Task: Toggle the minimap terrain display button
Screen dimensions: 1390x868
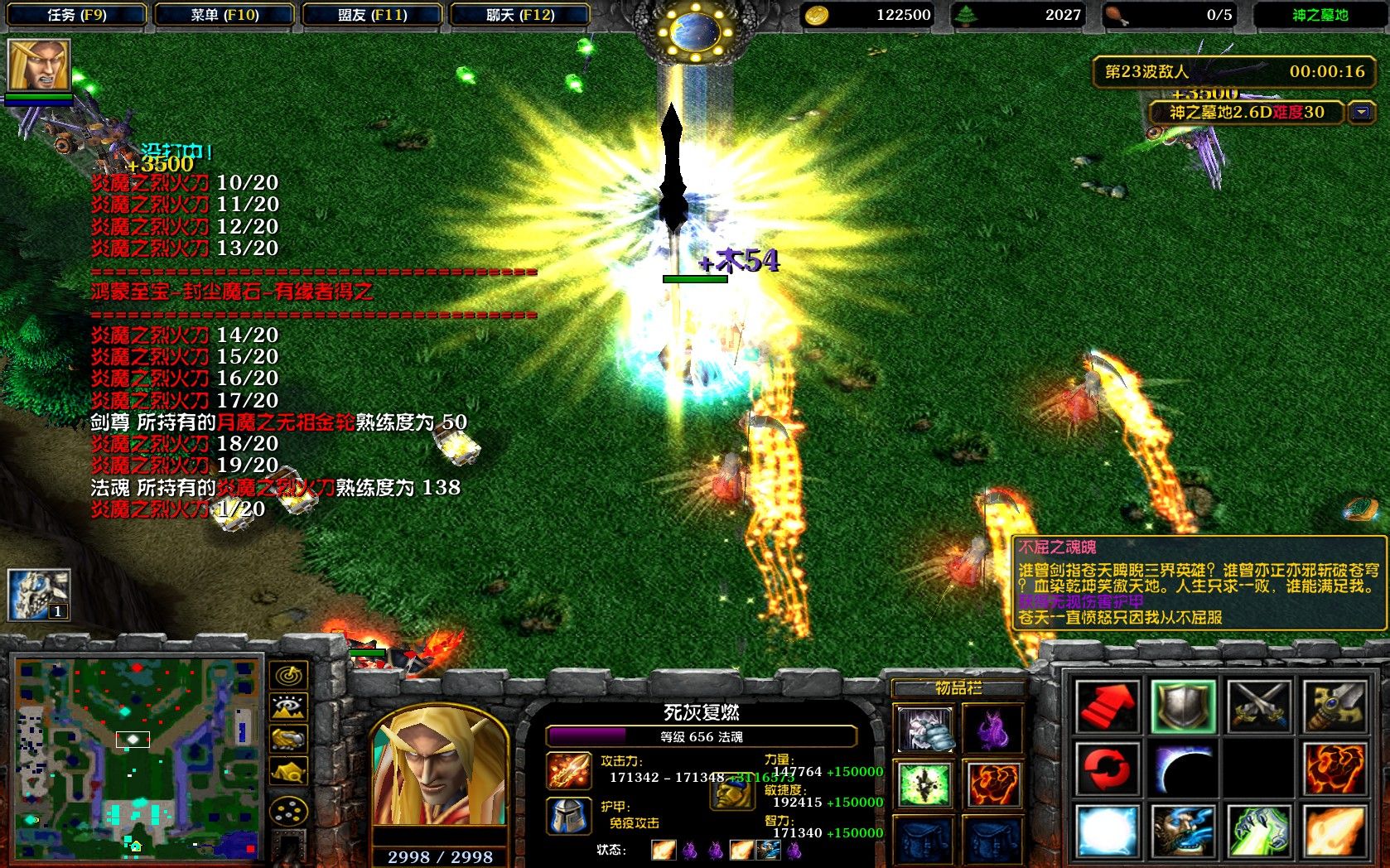Action: (288, 707)
